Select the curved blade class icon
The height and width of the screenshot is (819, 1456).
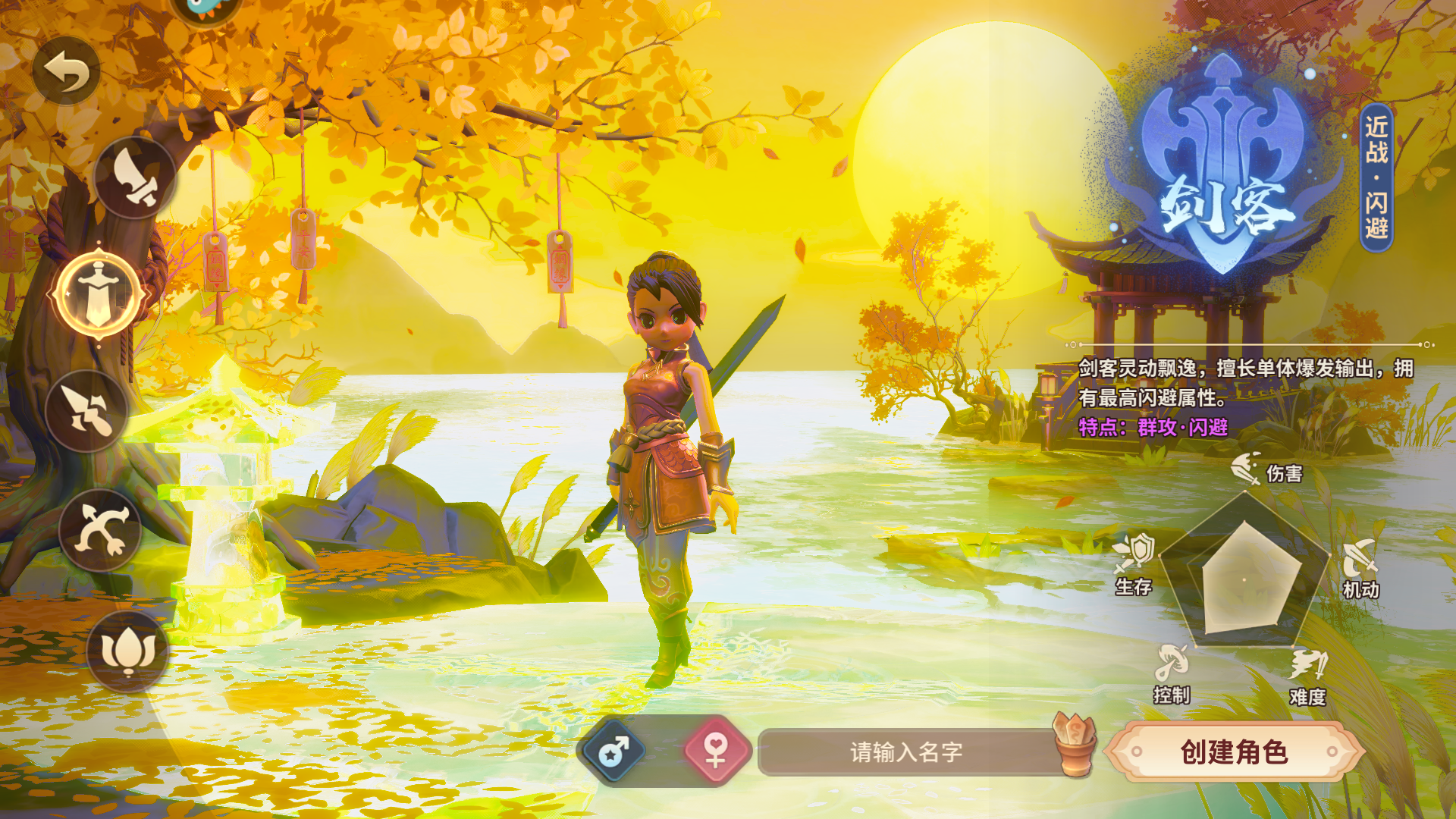tap(135, 178)
